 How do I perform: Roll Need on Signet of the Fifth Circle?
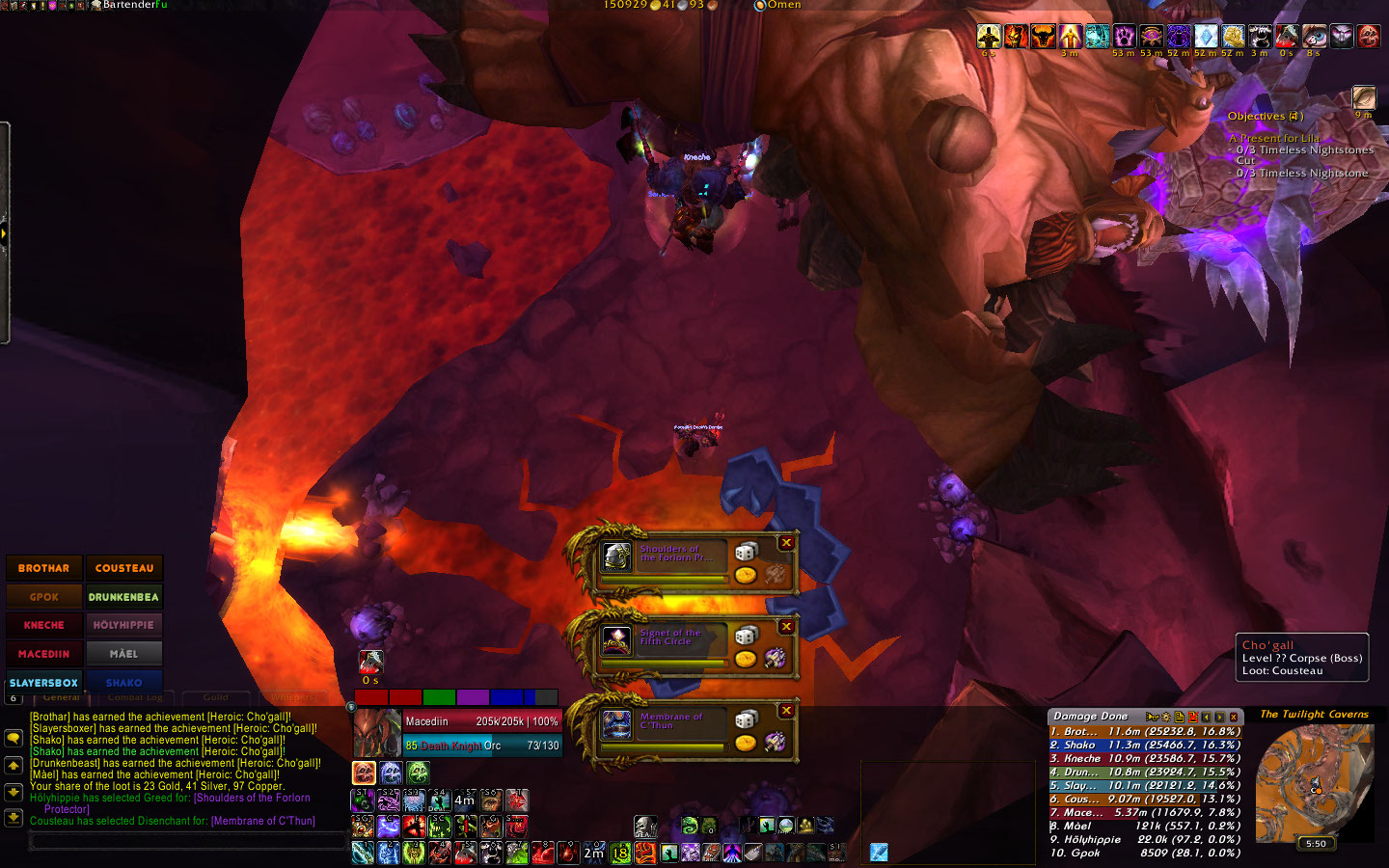tap(746, 635)
